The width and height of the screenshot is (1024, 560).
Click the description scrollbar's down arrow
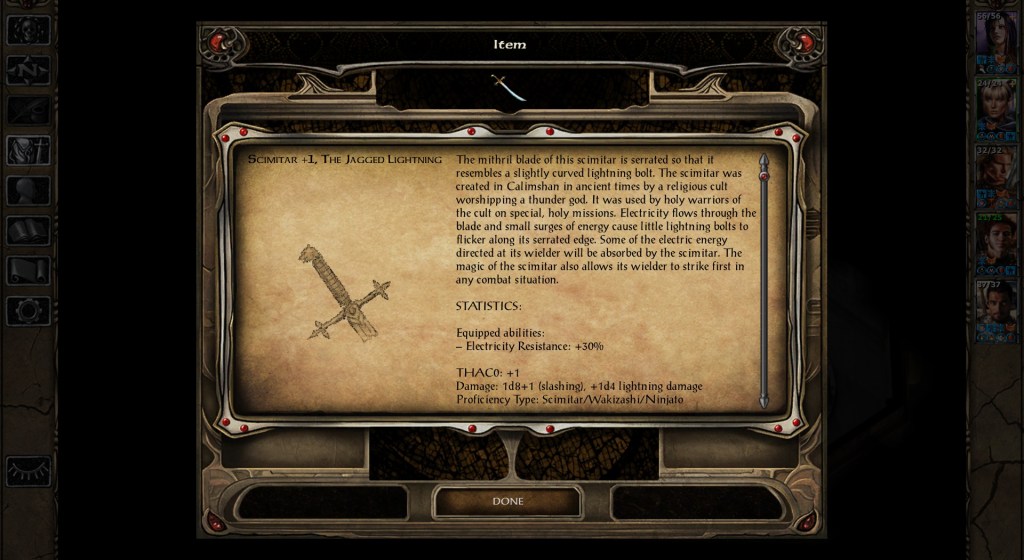pyautogui.click(x=764, y=402)
